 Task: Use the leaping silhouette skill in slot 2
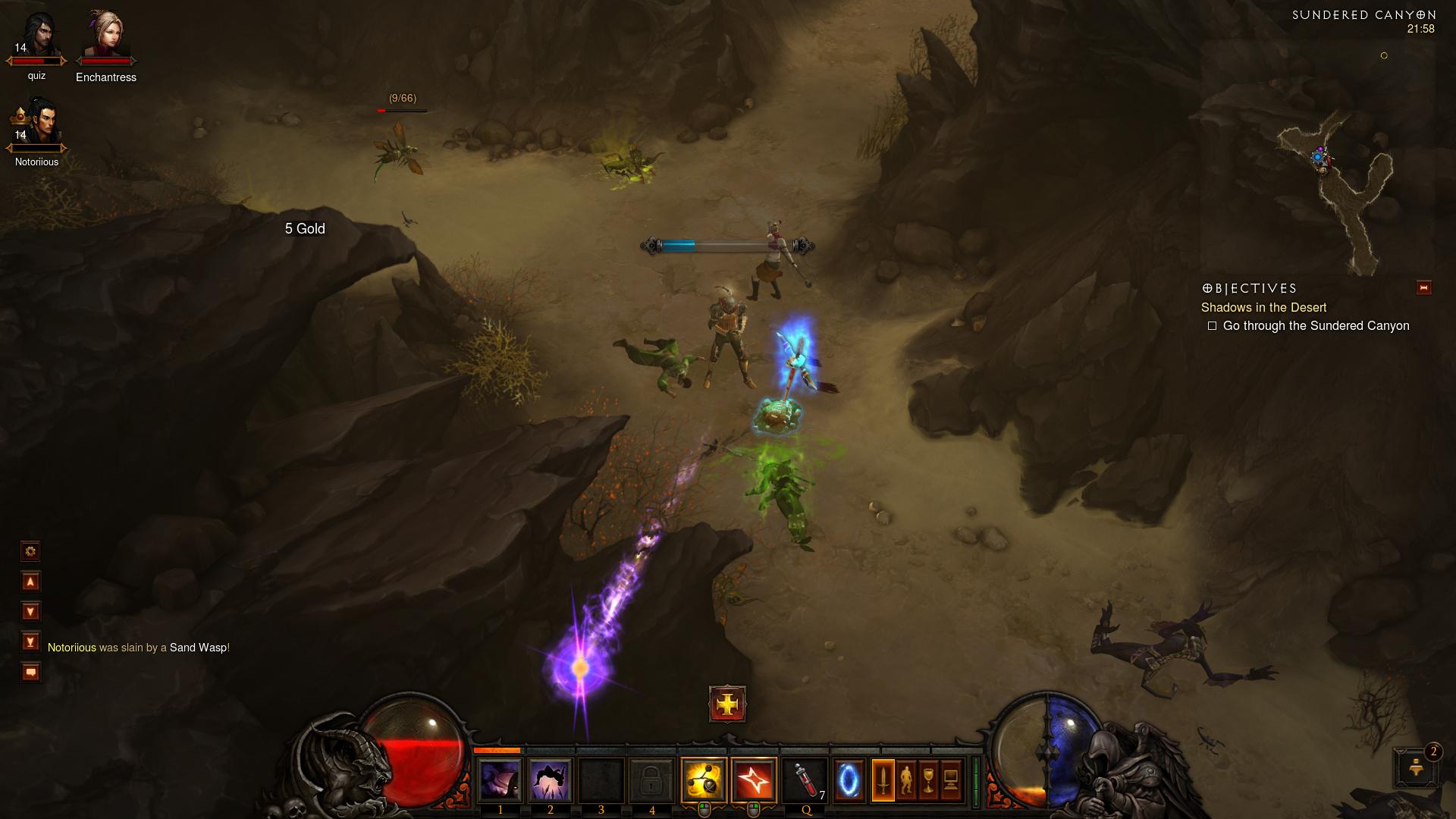550,780
